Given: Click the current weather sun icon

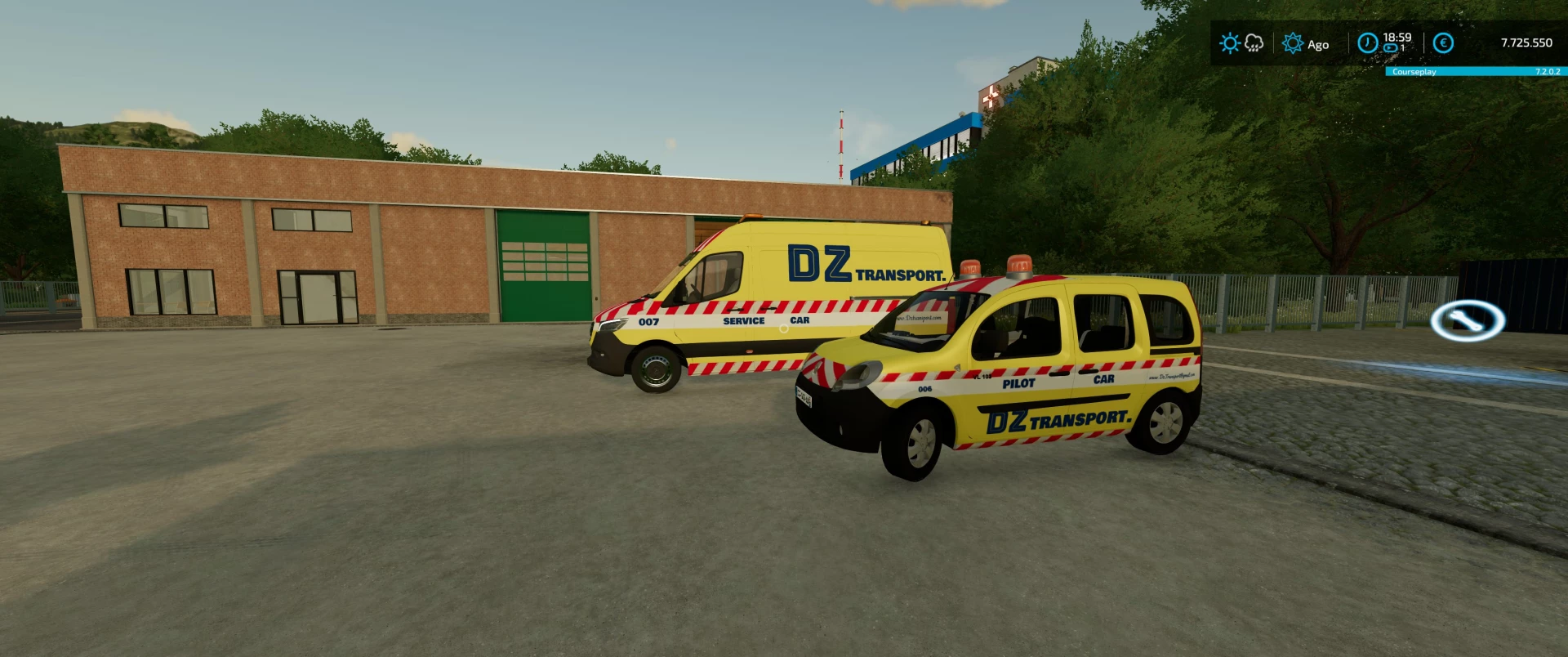Looking at the screenshot, I should point(1230,42).
